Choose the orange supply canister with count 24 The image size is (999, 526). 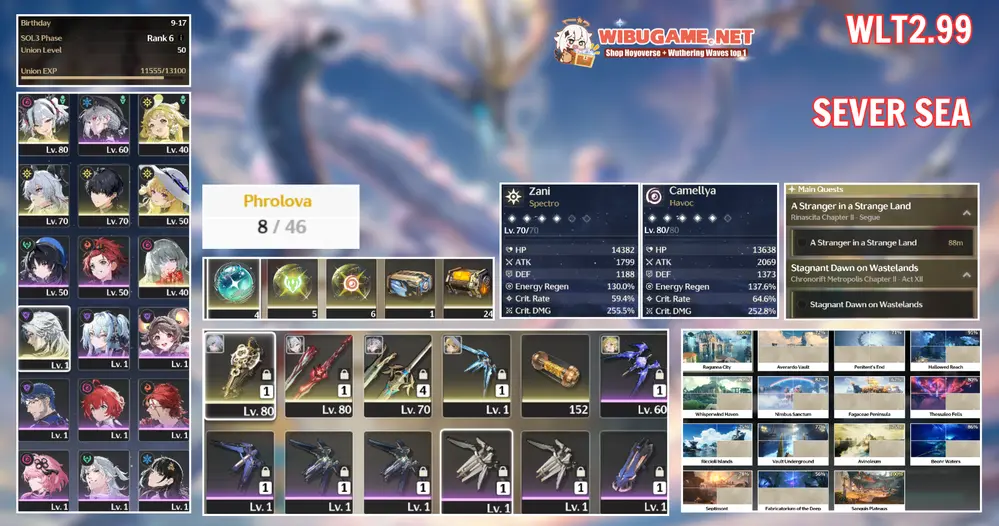point(468,288)
